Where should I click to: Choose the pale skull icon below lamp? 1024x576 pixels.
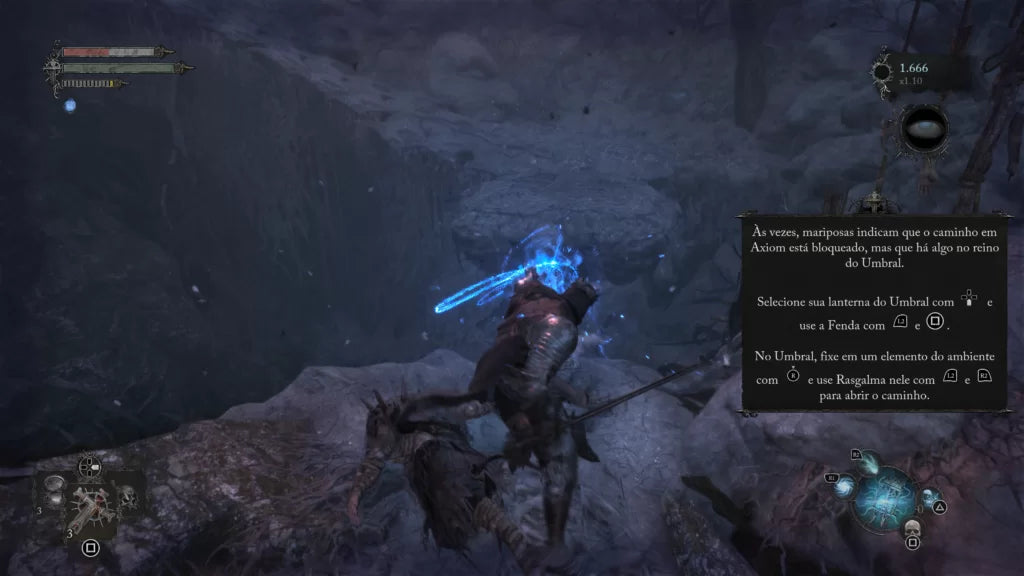click(x=911, y=528)
